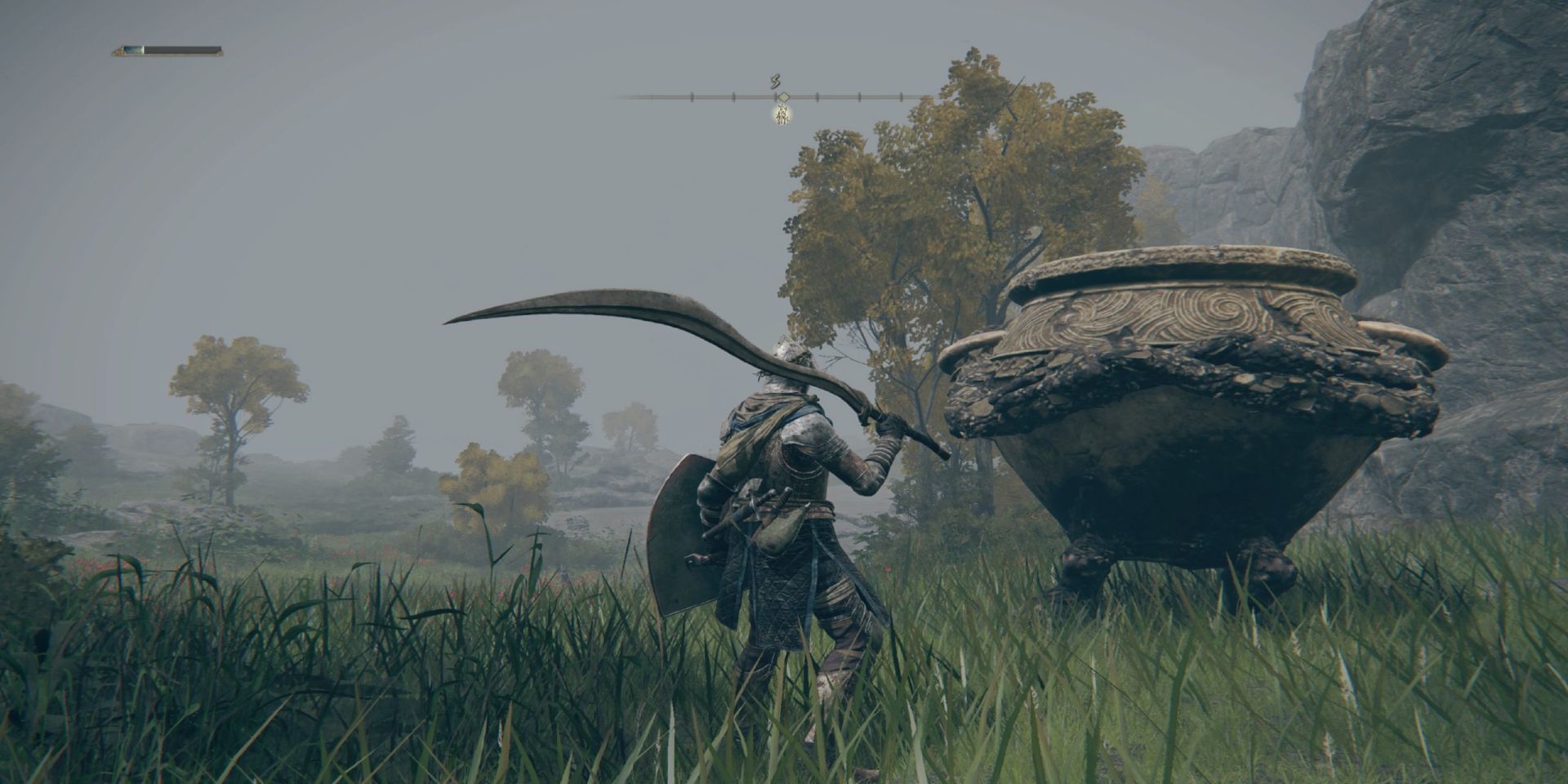
Task: Select the South marker on the compass
Action: (x=777, y=82)
